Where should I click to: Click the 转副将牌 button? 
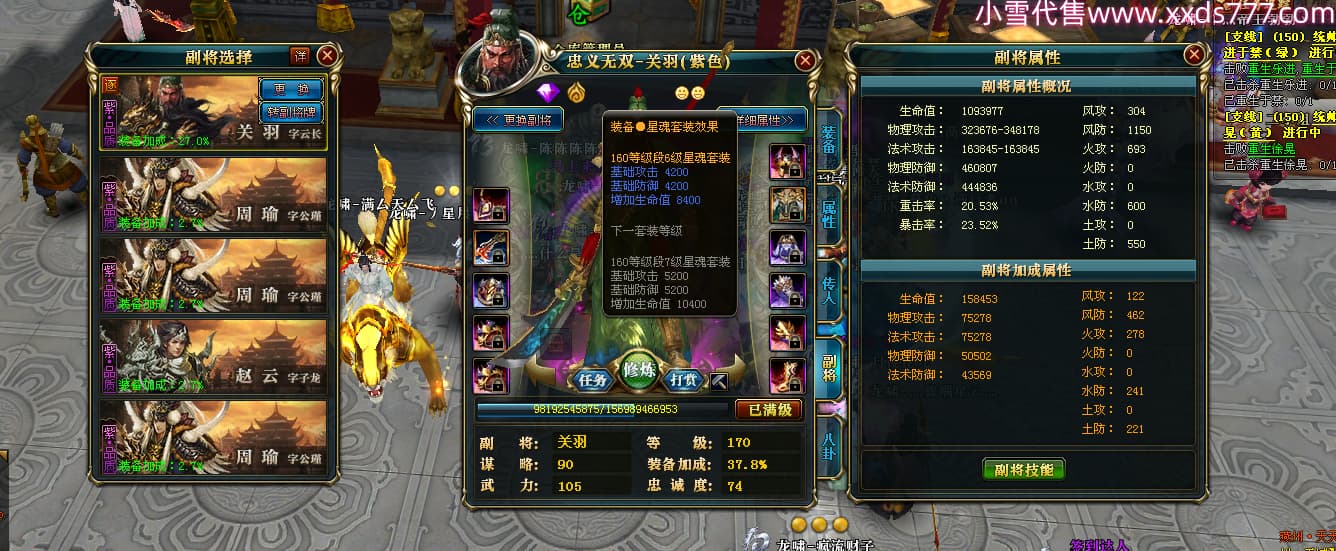(291, 111)
